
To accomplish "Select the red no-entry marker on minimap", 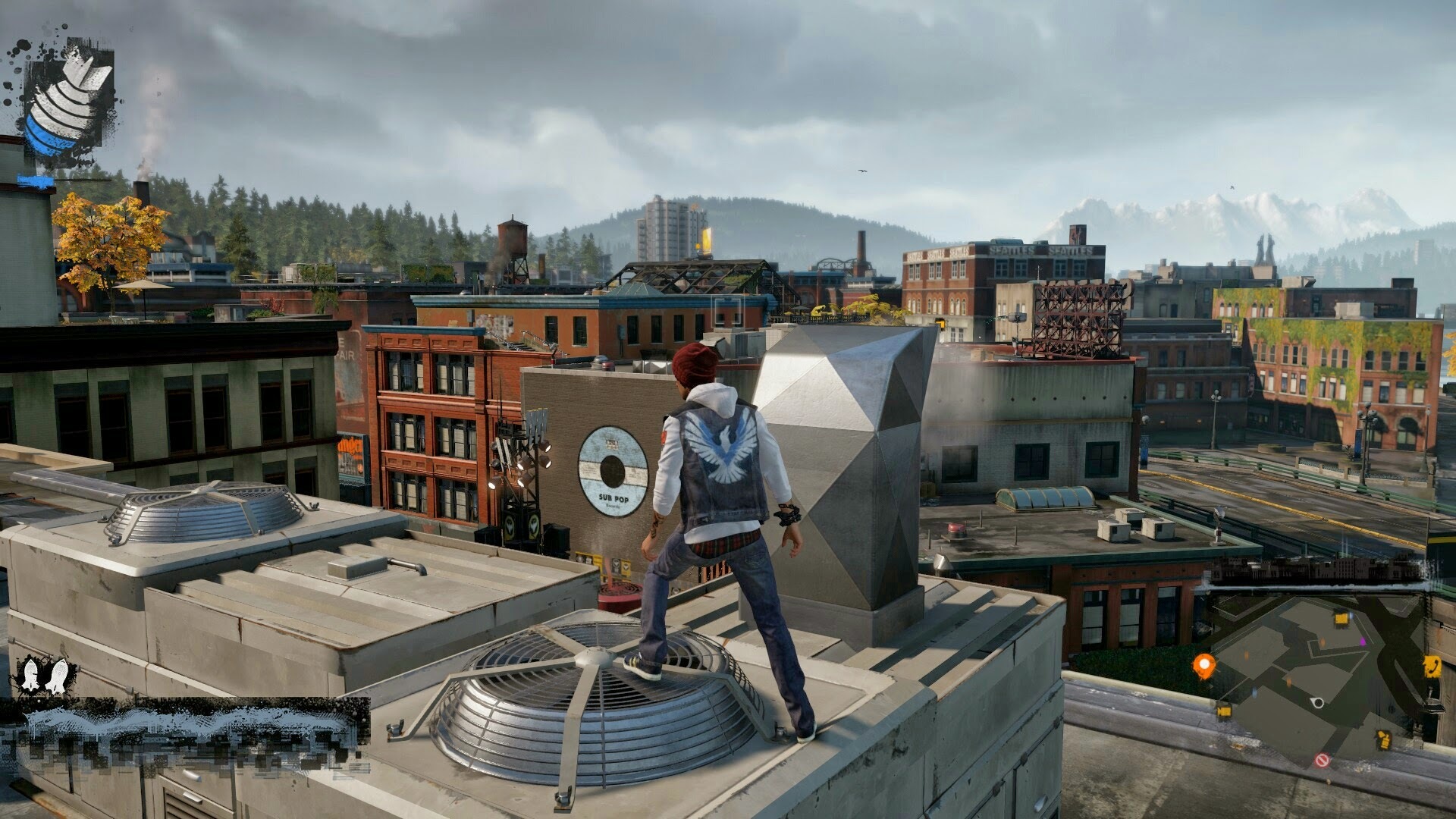I will [x=1323, y=760].
